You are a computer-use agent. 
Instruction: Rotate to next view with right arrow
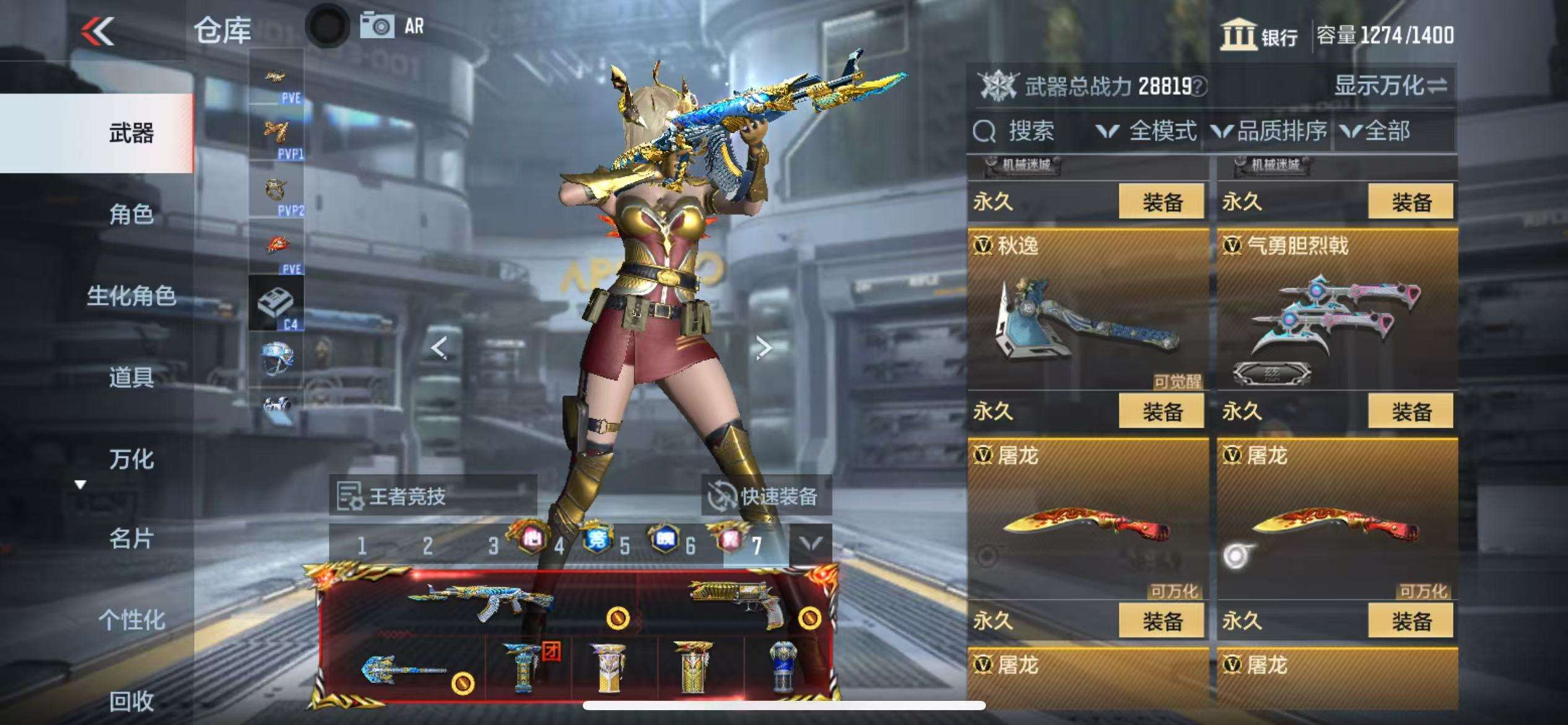coord(764,348)
